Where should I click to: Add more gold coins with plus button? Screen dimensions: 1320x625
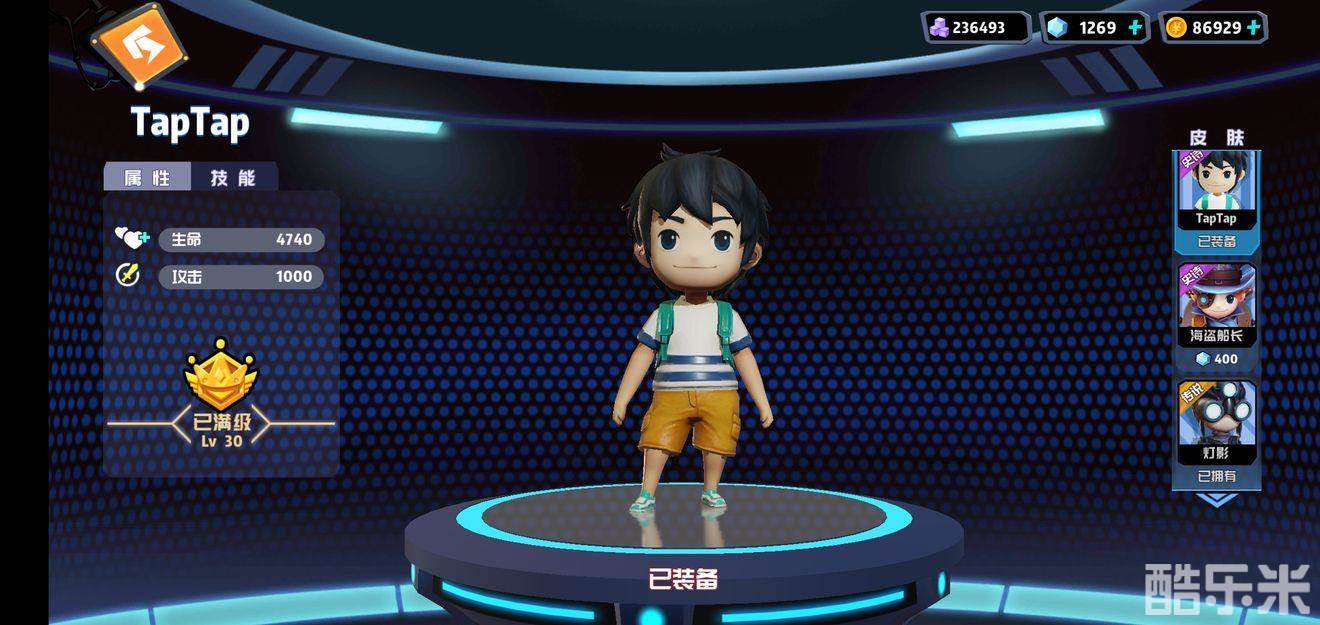1254,28
